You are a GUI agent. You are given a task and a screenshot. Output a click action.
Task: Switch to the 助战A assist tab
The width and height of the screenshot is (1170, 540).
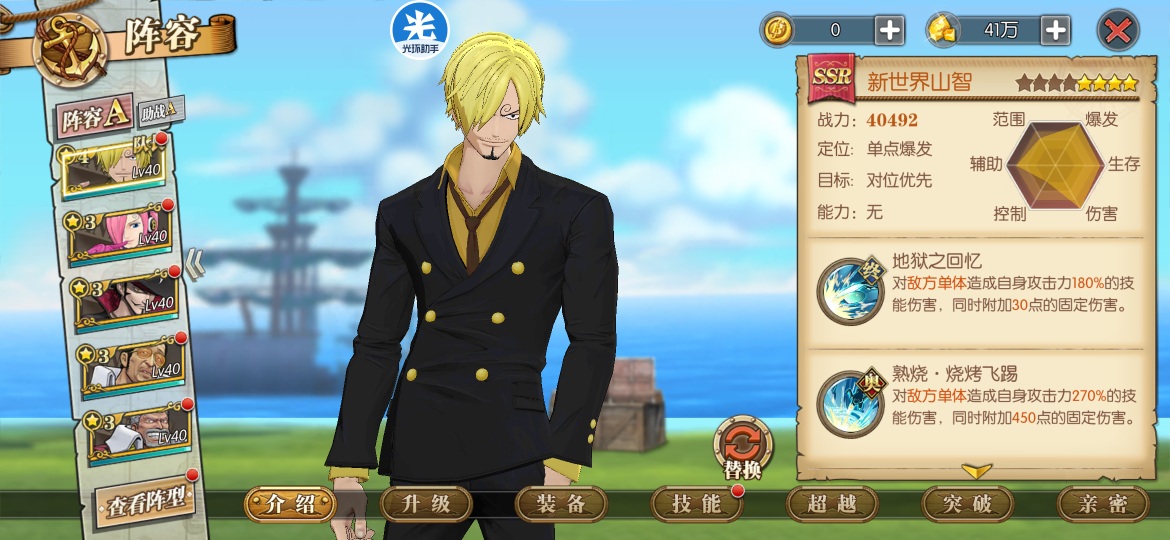[x=160, y=109]
